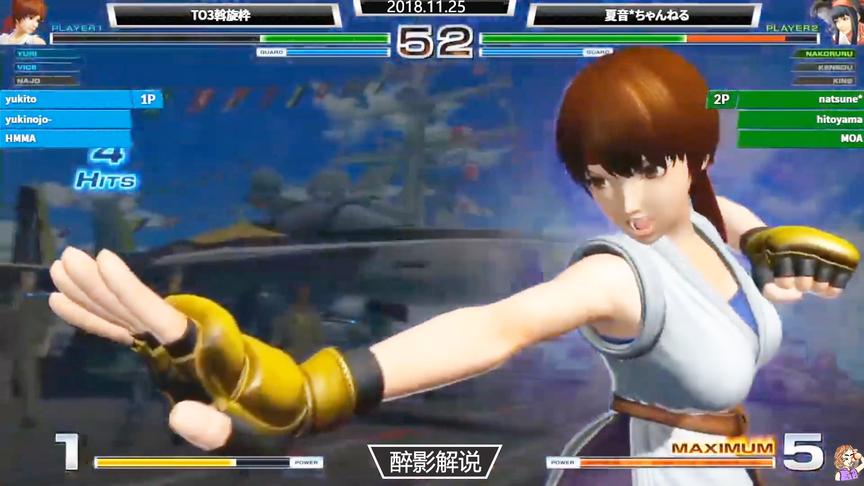Open the 醉影解说 commentator label

tap(432, 461)
